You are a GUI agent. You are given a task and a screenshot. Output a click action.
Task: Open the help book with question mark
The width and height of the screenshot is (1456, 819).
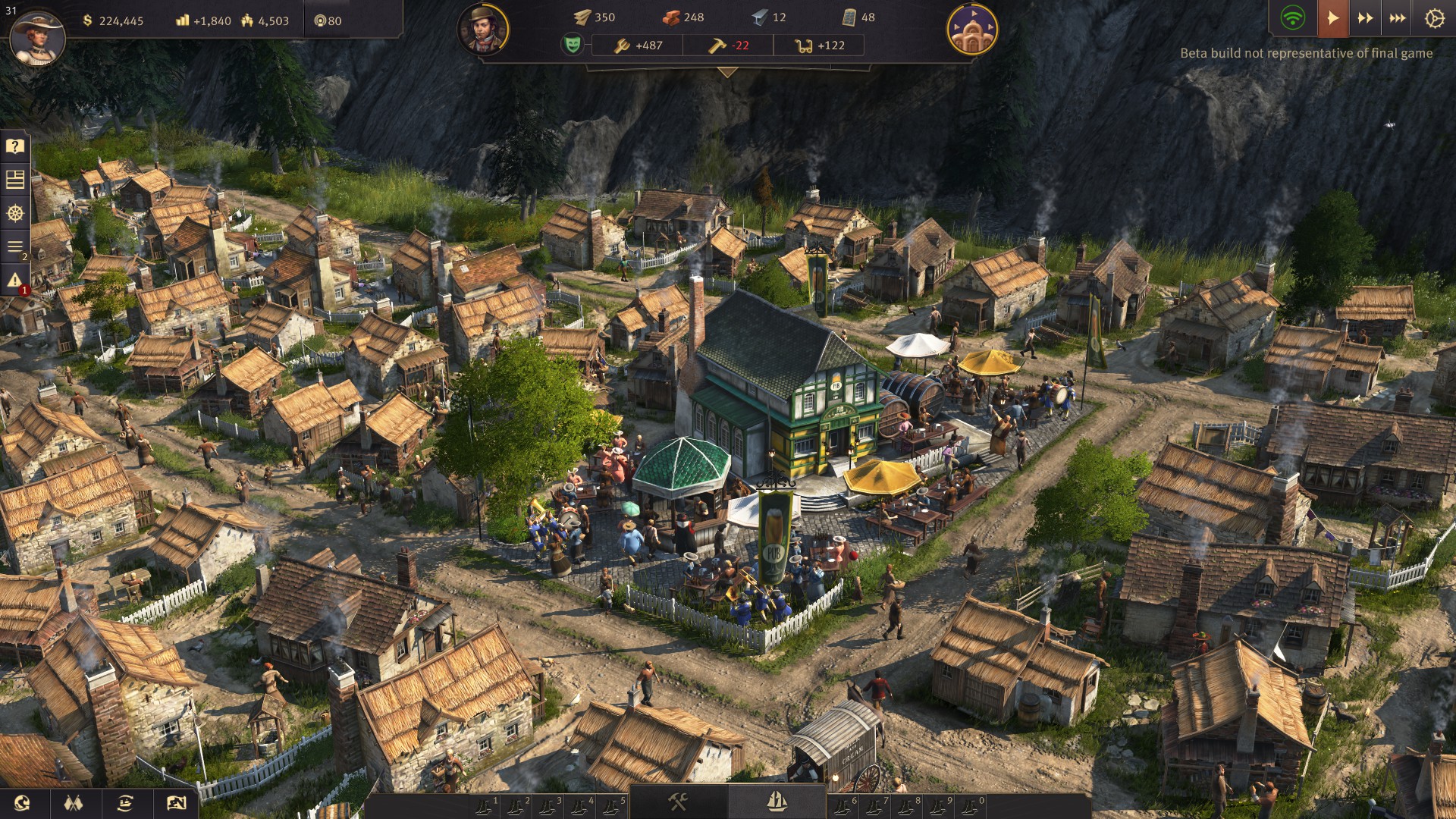pos(15,146)
